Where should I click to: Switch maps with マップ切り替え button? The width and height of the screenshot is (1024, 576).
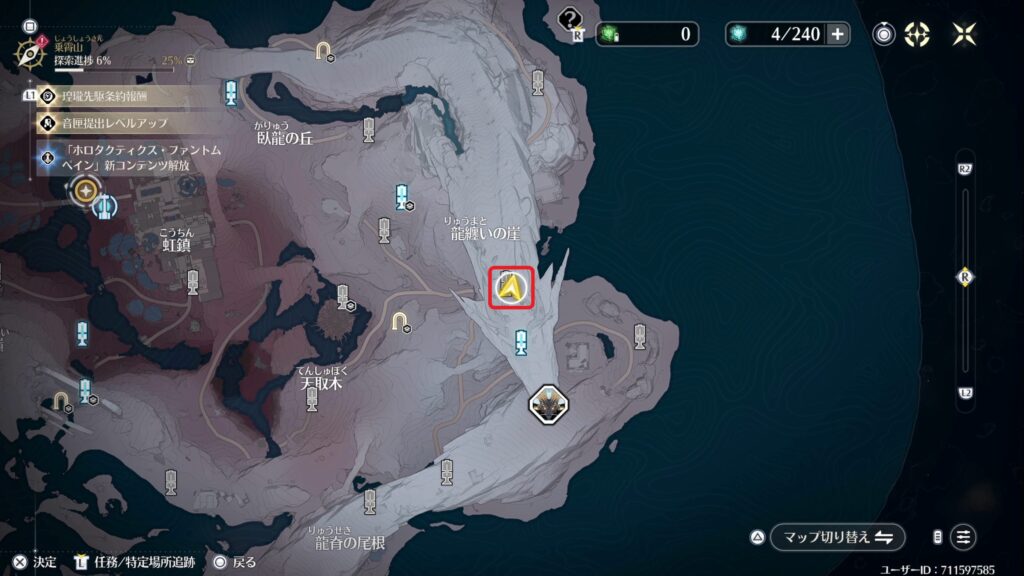[826, 536]
